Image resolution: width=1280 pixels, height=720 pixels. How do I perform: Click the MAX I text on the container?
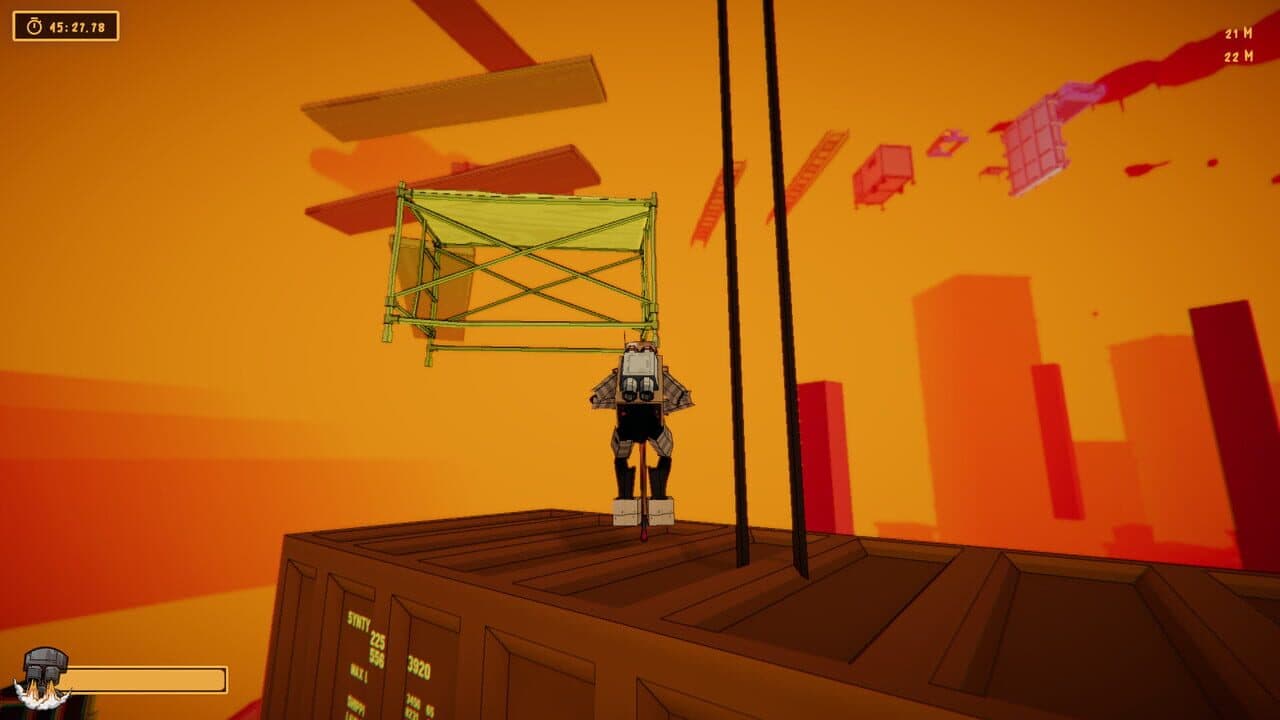(358, 670)
